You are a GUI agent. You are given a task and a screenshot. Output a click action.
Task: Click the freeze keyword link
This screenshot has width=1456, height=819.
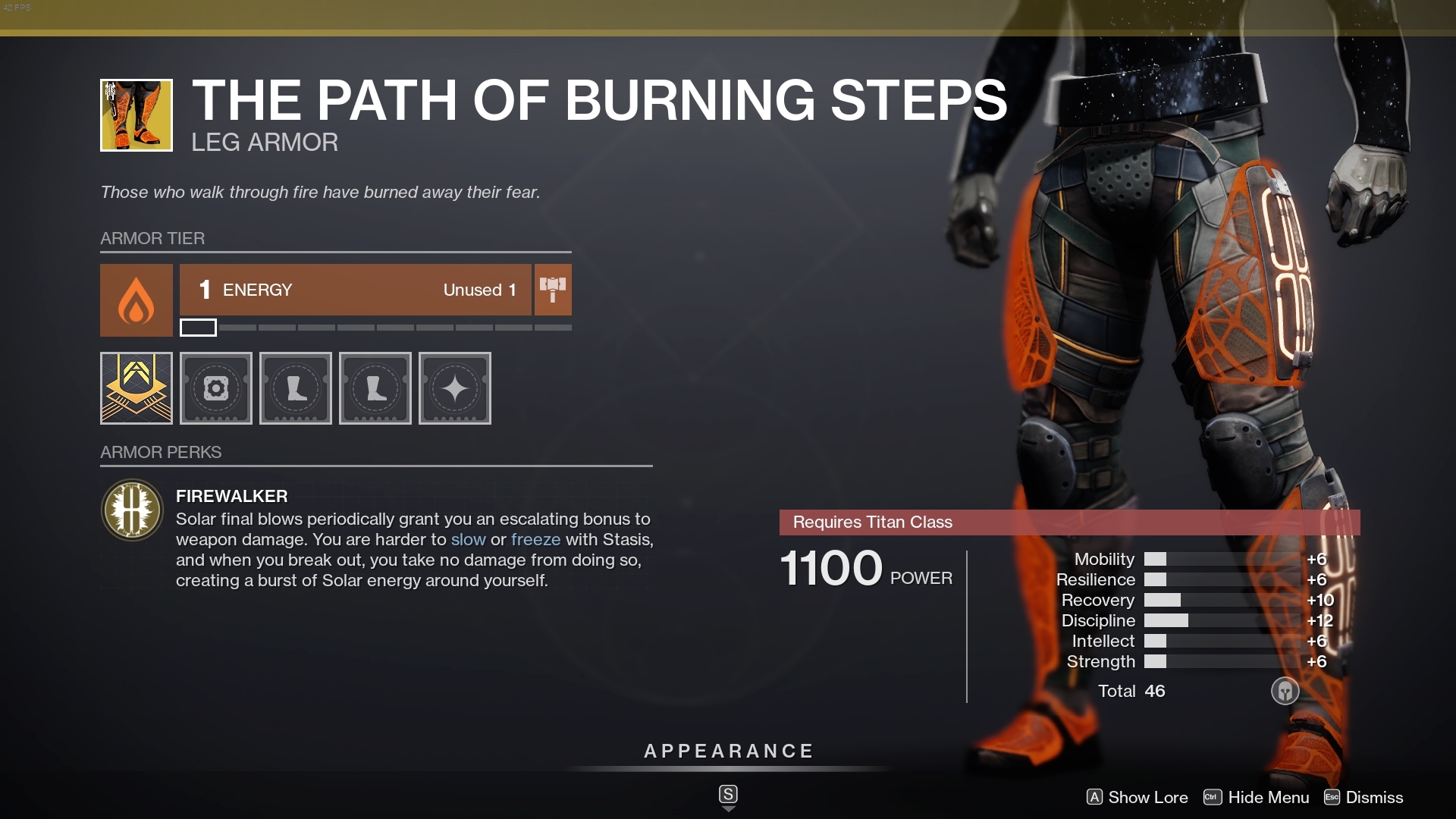tap(538, 540)
